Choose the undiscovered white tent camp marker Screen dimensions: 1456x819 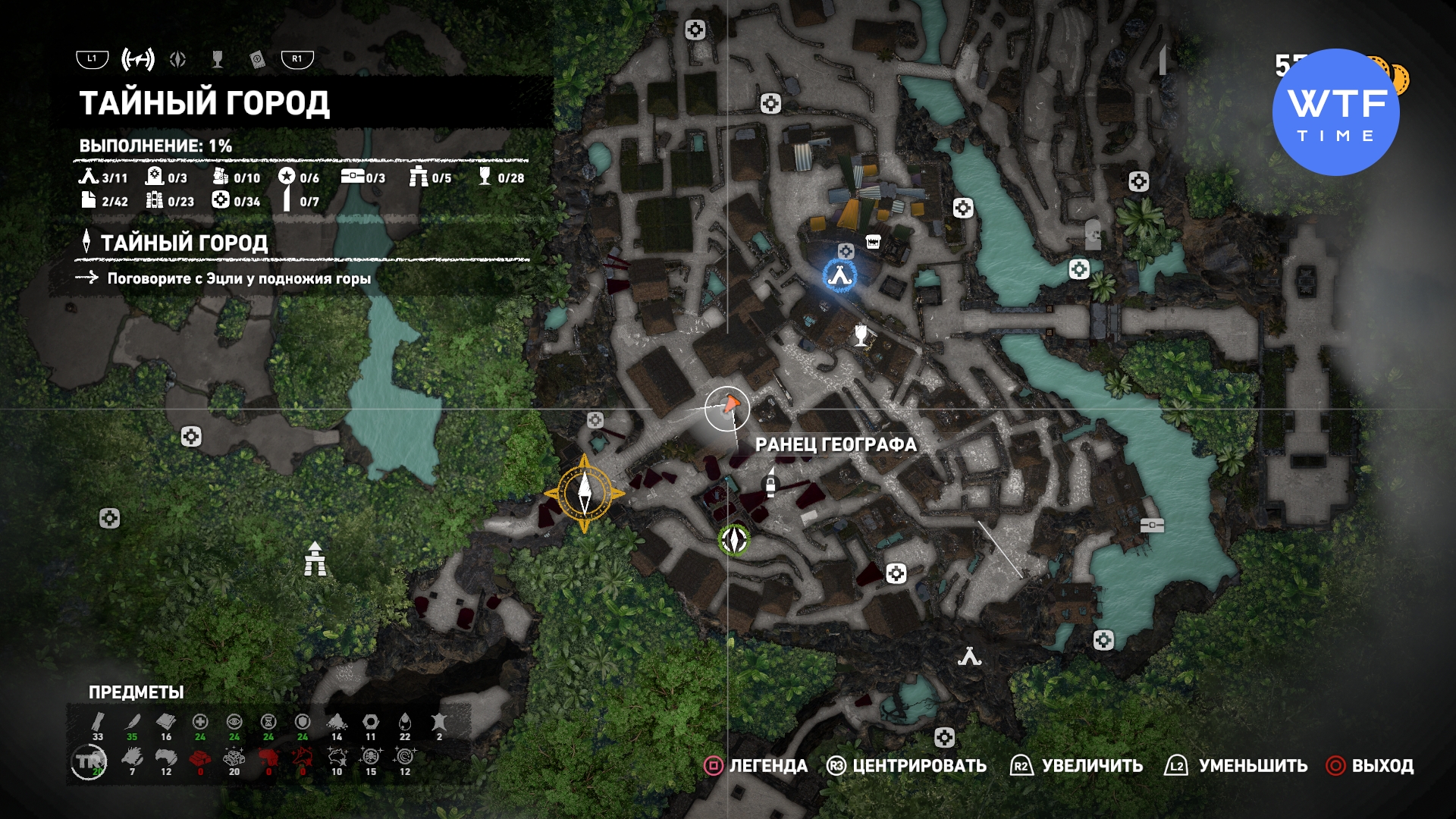(x=969, y=657)
